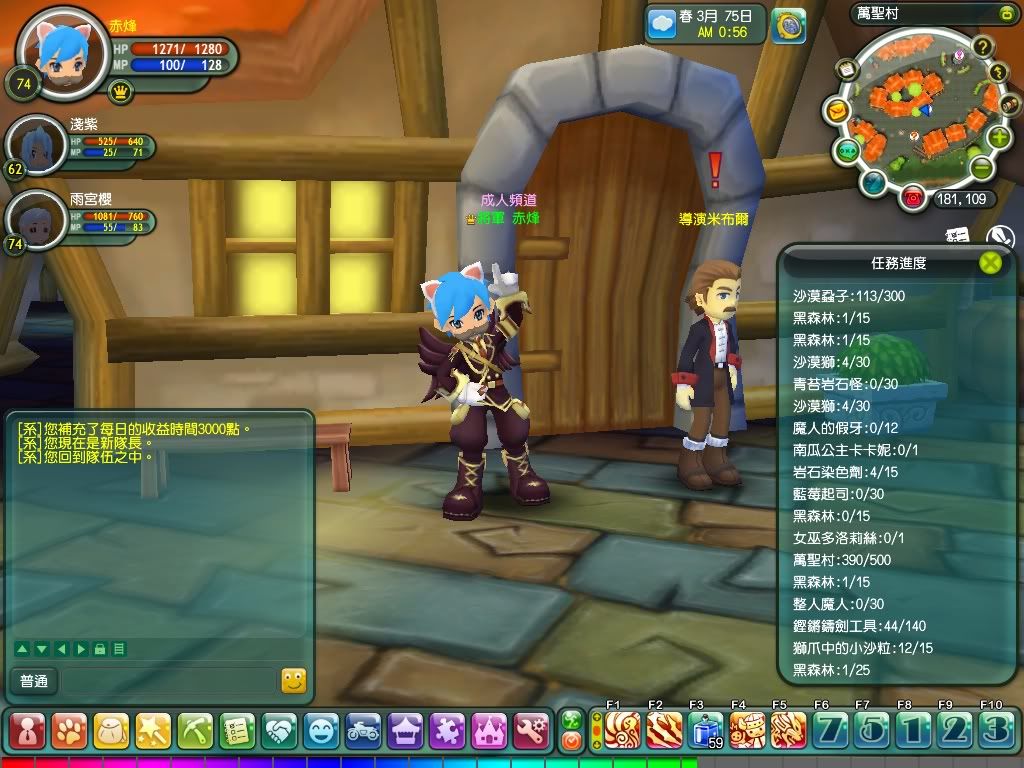The image size is (1024, 768).
Task: Open the question mark help button
Action: (x=982, y=47)
